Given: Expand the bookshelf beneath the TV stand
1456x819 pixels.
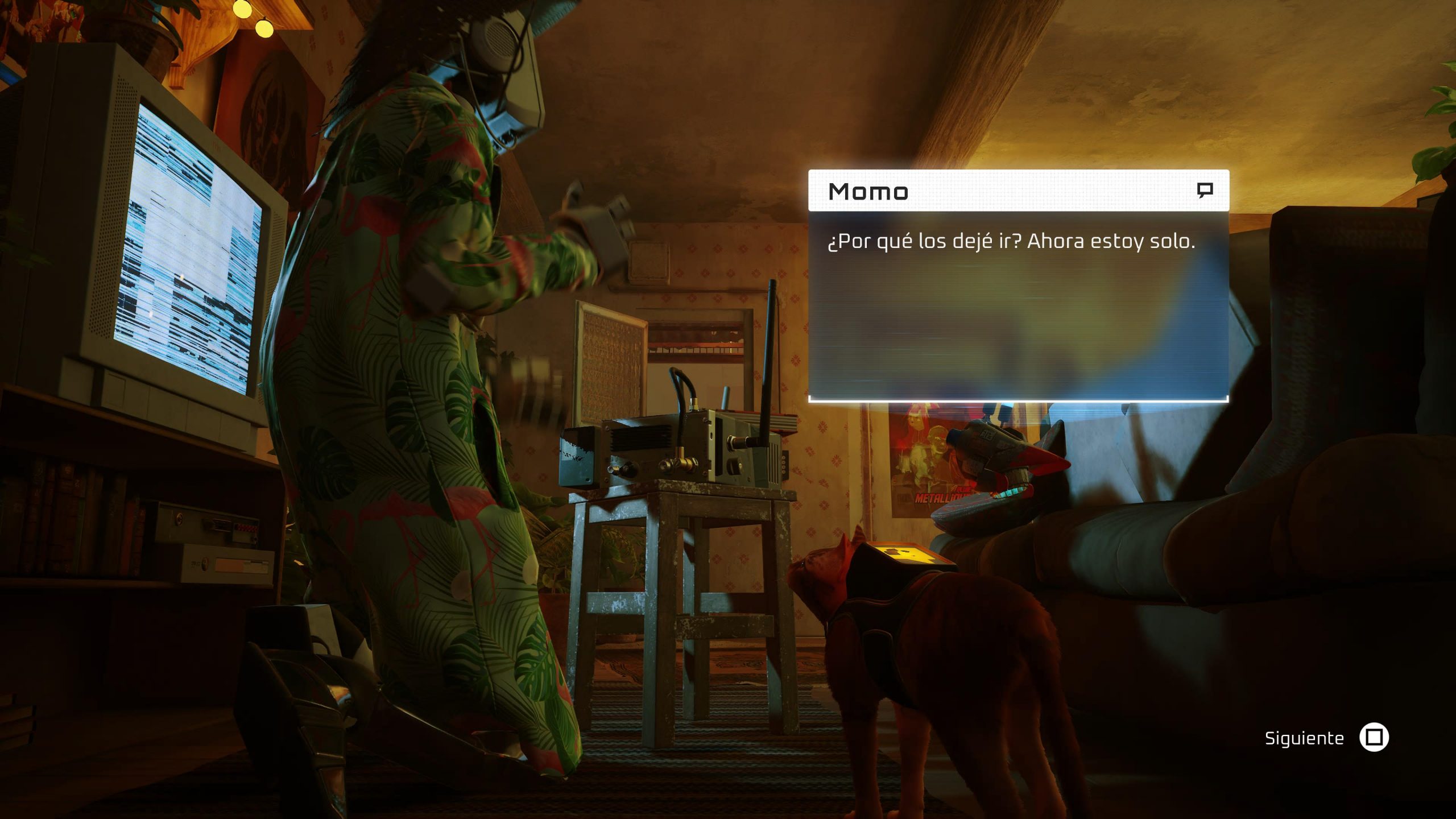Looking at the screenshot, I should click(x=68, y=529).
